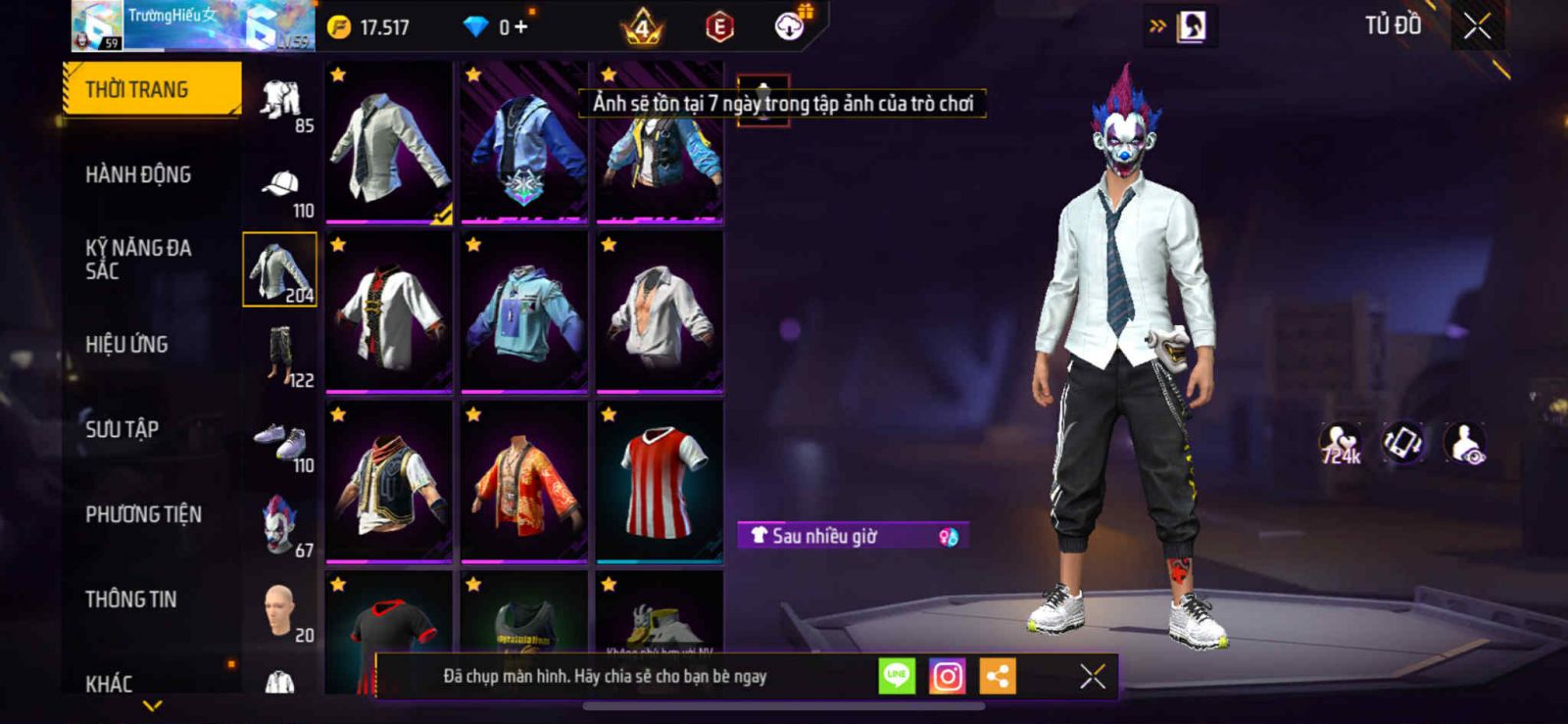Choose the light blue hoodie

(524, 313)
